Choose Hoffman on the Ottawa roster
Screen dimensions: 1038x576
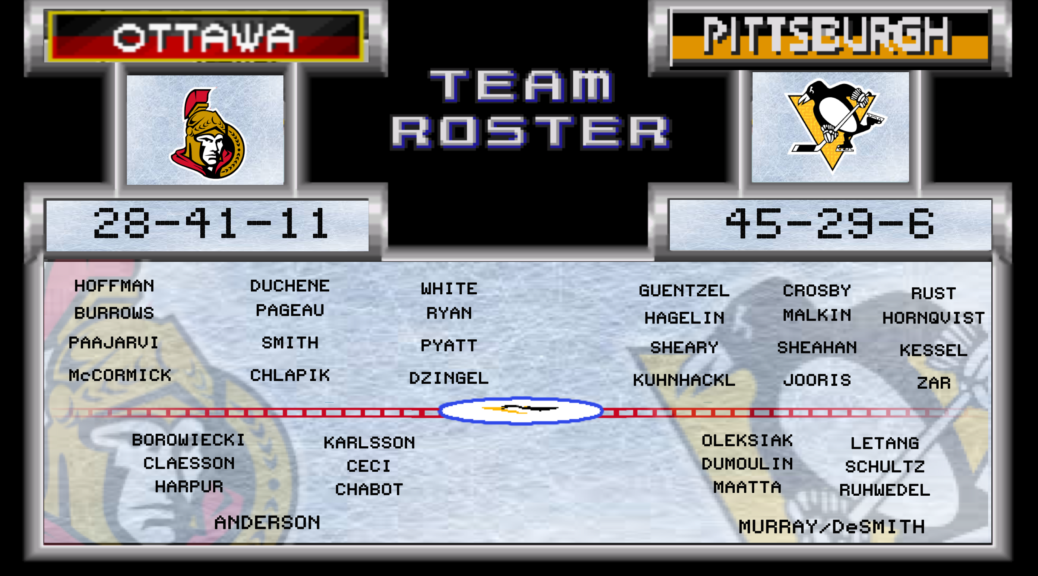click(x=114, y=286)
